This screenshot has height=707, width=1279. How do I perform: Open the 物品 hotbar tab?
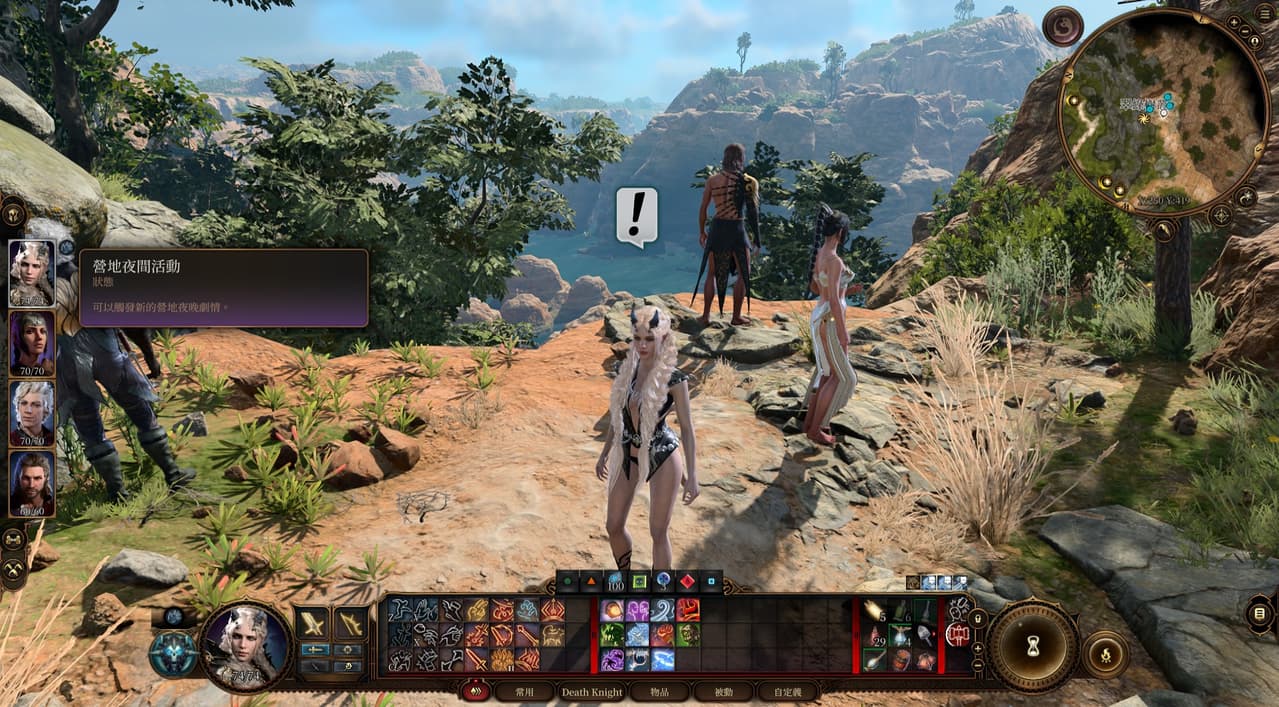point(658,691)
